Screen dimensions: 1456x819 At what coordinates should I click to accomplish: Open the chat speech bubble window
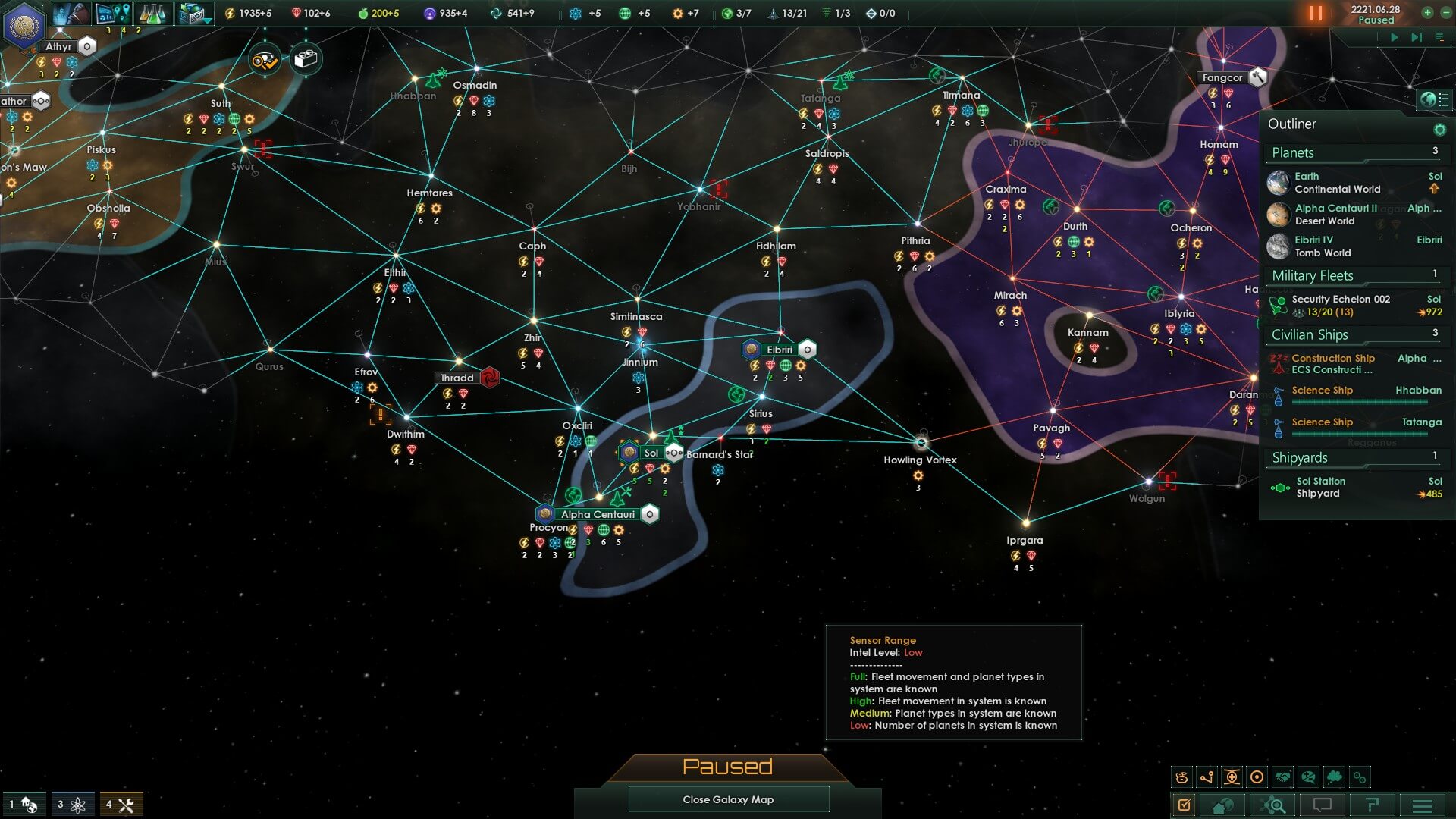pos(1322,805)
